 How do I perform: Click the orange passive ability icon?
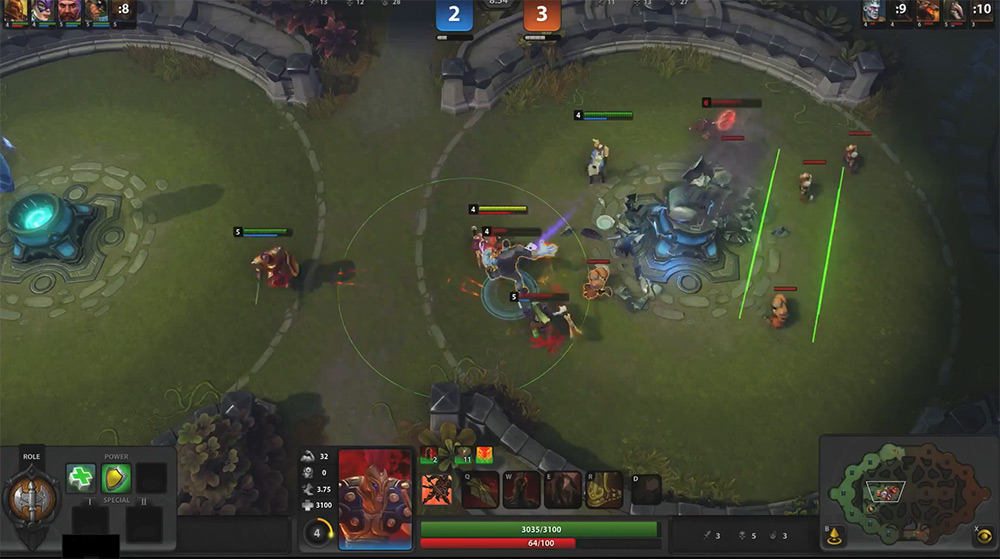tap(436, 489)
